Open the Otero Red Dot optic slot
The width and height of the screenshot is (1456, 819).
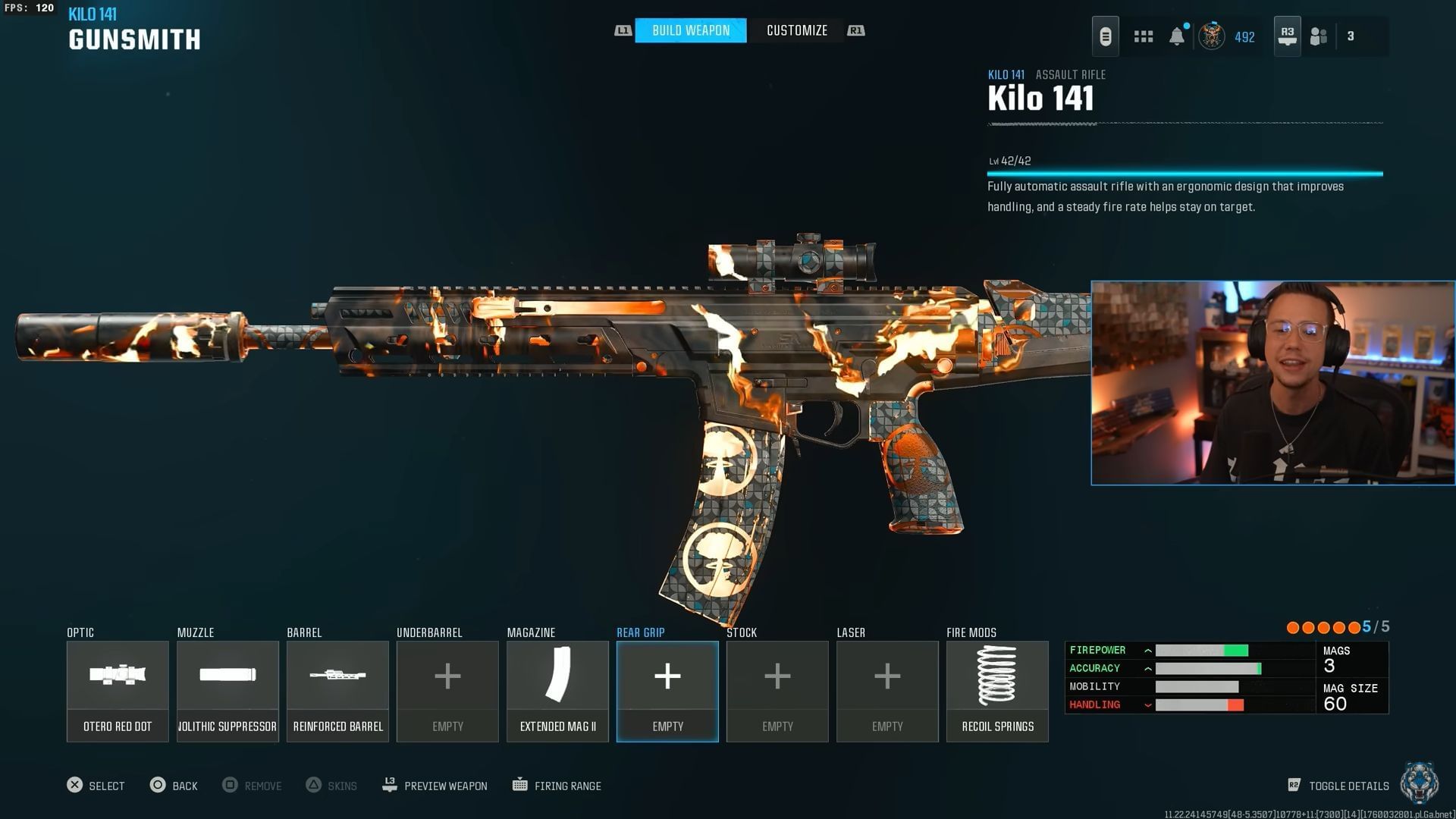[118, 690]
